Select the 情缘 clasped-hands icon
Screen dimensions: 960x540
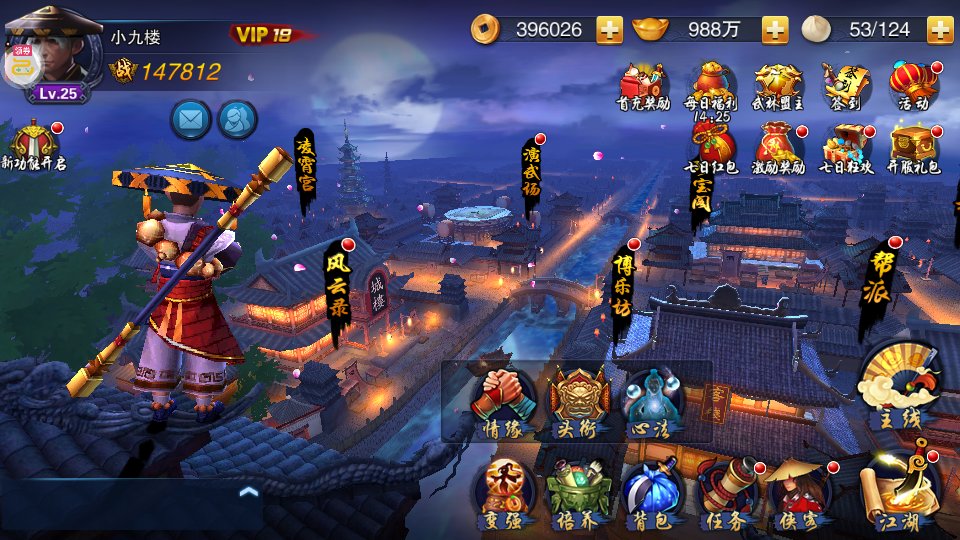coord(503,401)
